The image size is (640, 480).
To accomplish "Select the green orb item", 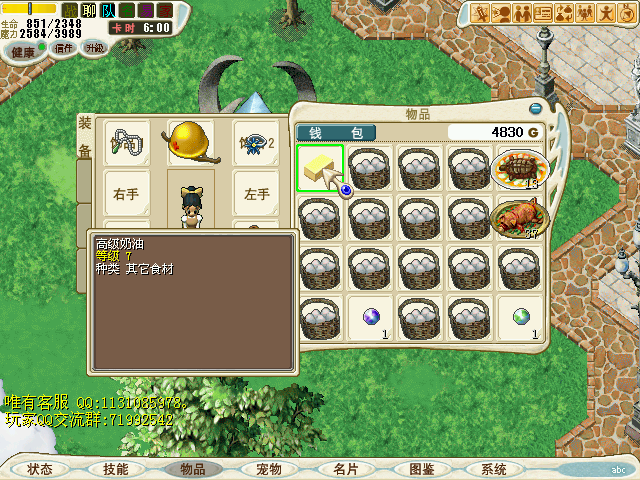I will [519, 316].
